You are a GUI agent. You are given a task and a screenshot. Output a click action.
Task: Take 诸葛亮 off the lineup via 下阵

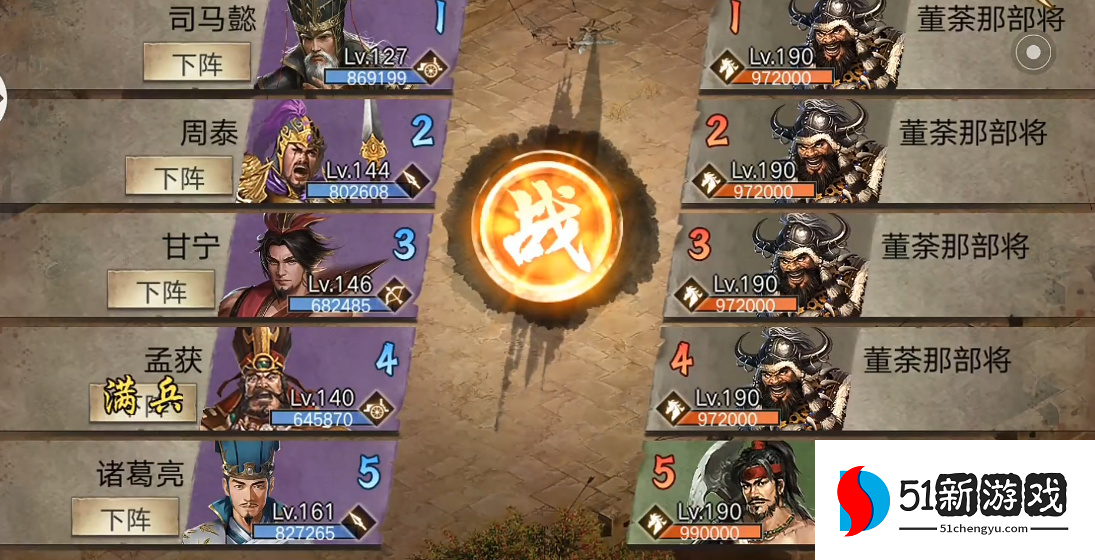pyautogui.click(x=126, y=519)
